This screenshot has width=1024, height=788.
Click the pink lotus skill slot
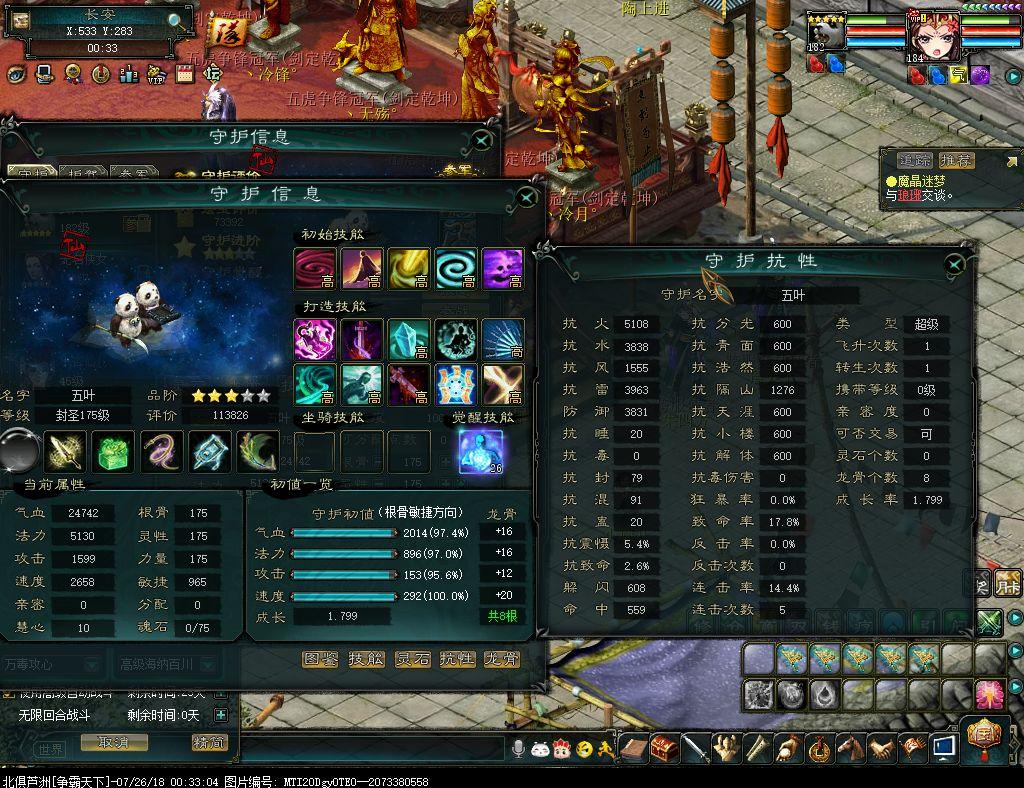989,694
